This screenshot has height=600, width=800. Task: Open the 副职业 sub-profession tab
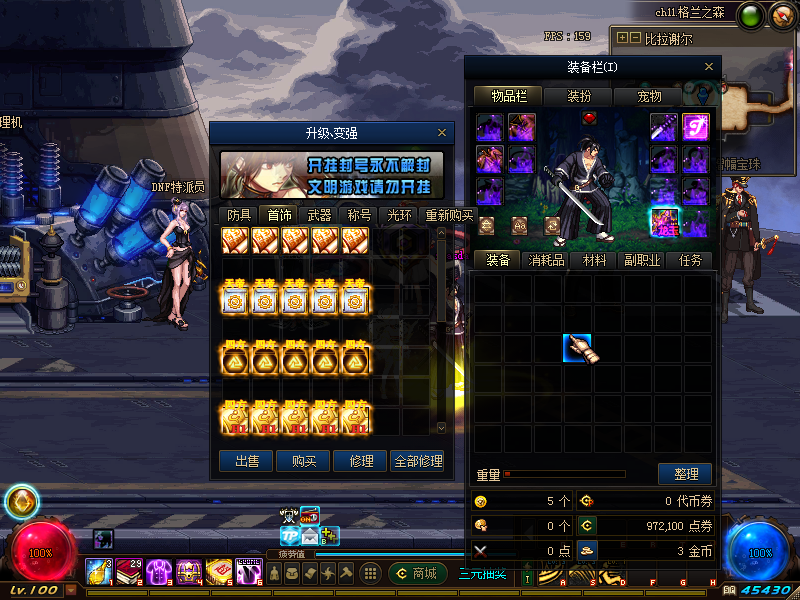642,260
